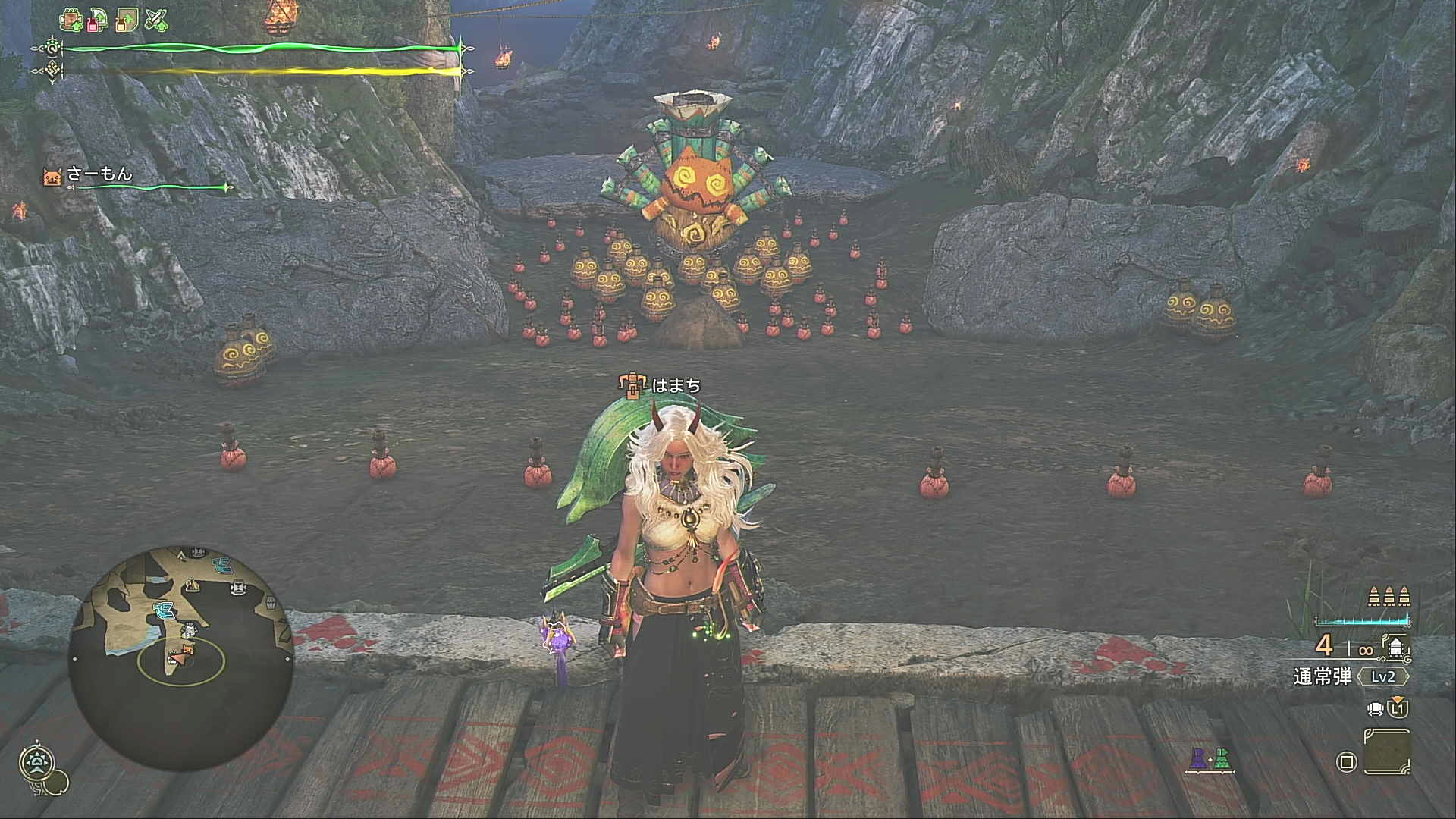Click the barrel marker on the minimap
1456x819 pixels.
[x=270, y=604]
